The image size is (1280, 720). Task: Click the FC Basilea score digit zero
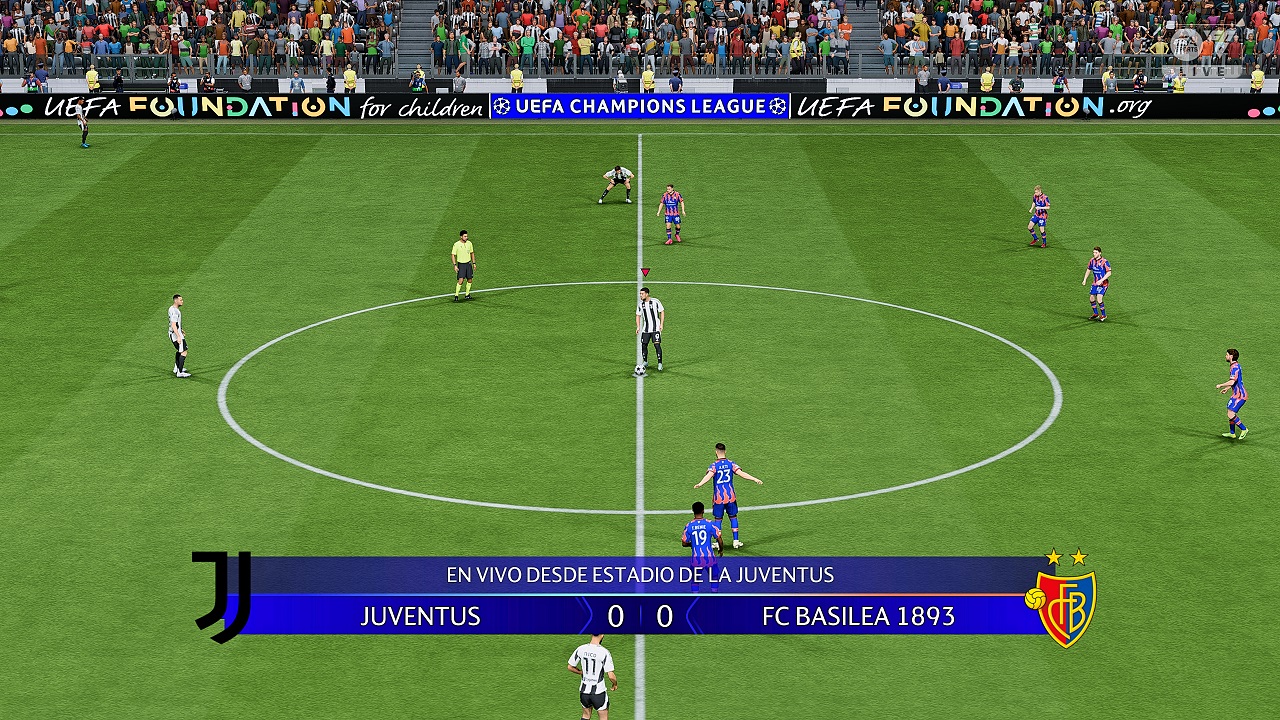663,617
